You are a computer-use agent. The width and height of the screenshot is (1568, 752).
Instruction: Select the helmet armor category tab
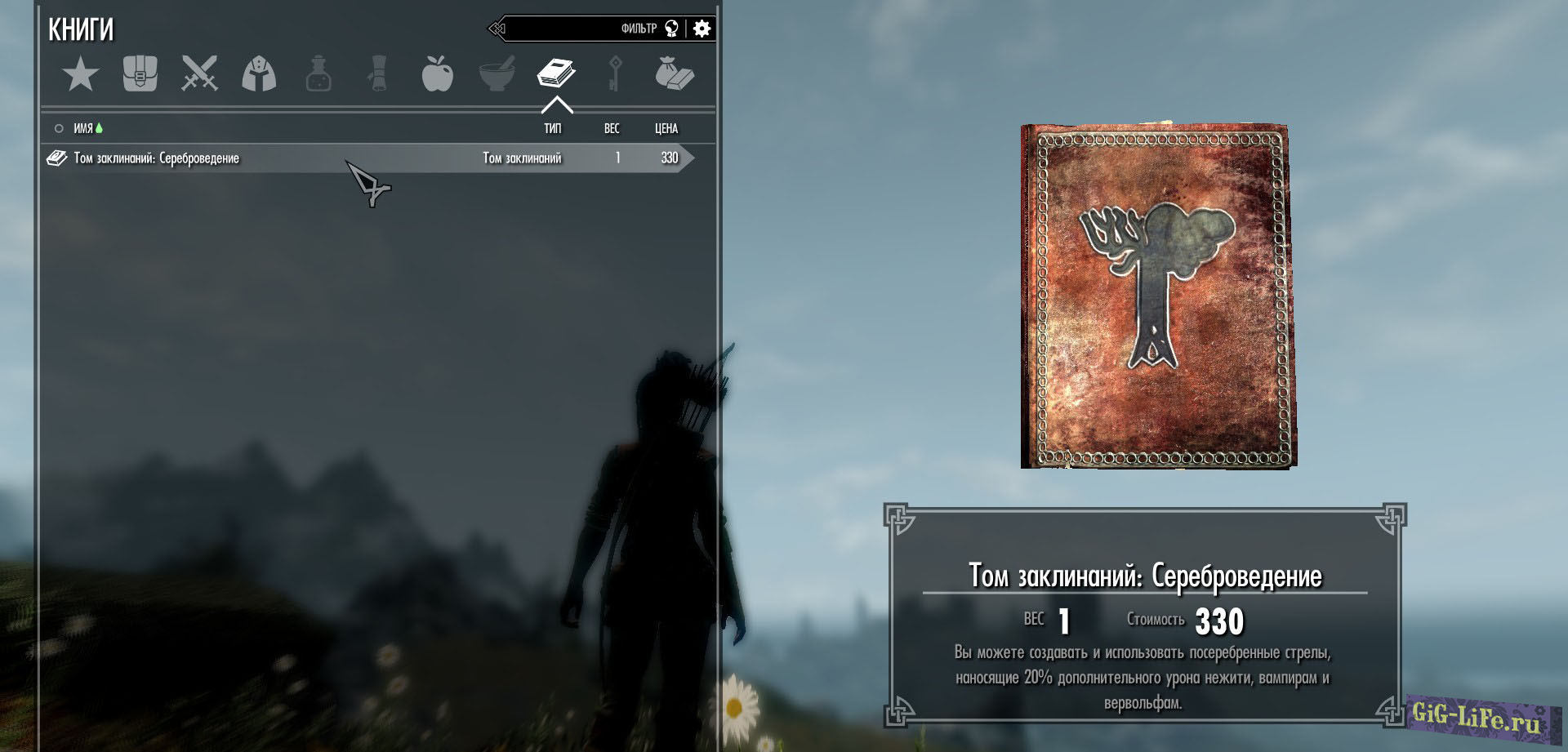259,74
